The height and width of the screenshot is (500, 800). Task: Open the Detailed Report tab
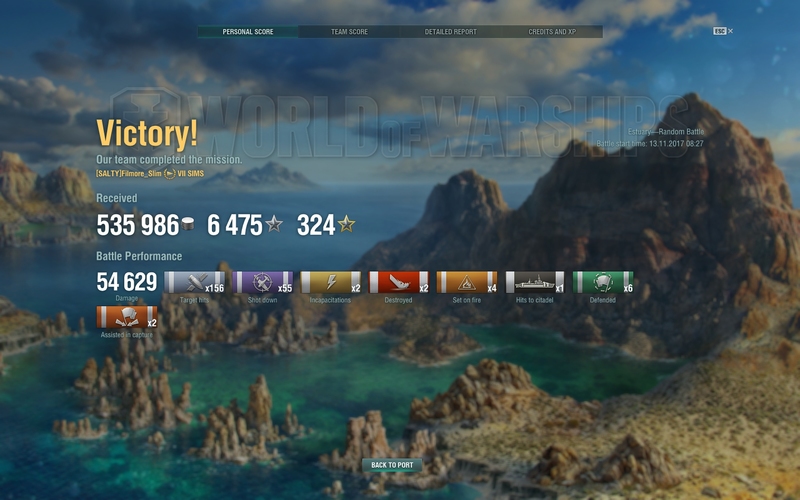point(449,32)
